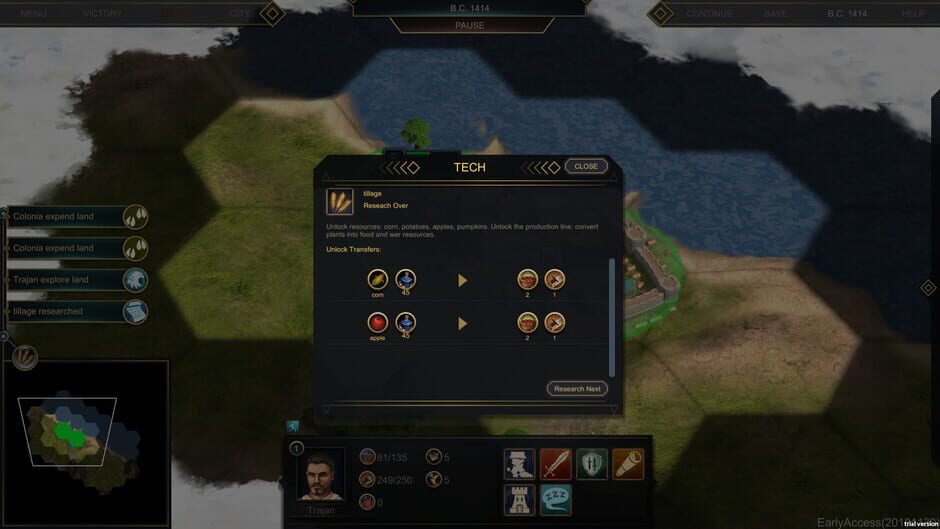Click the Research Next button
This screenshot has height=529, width=940.
(577, 388)
